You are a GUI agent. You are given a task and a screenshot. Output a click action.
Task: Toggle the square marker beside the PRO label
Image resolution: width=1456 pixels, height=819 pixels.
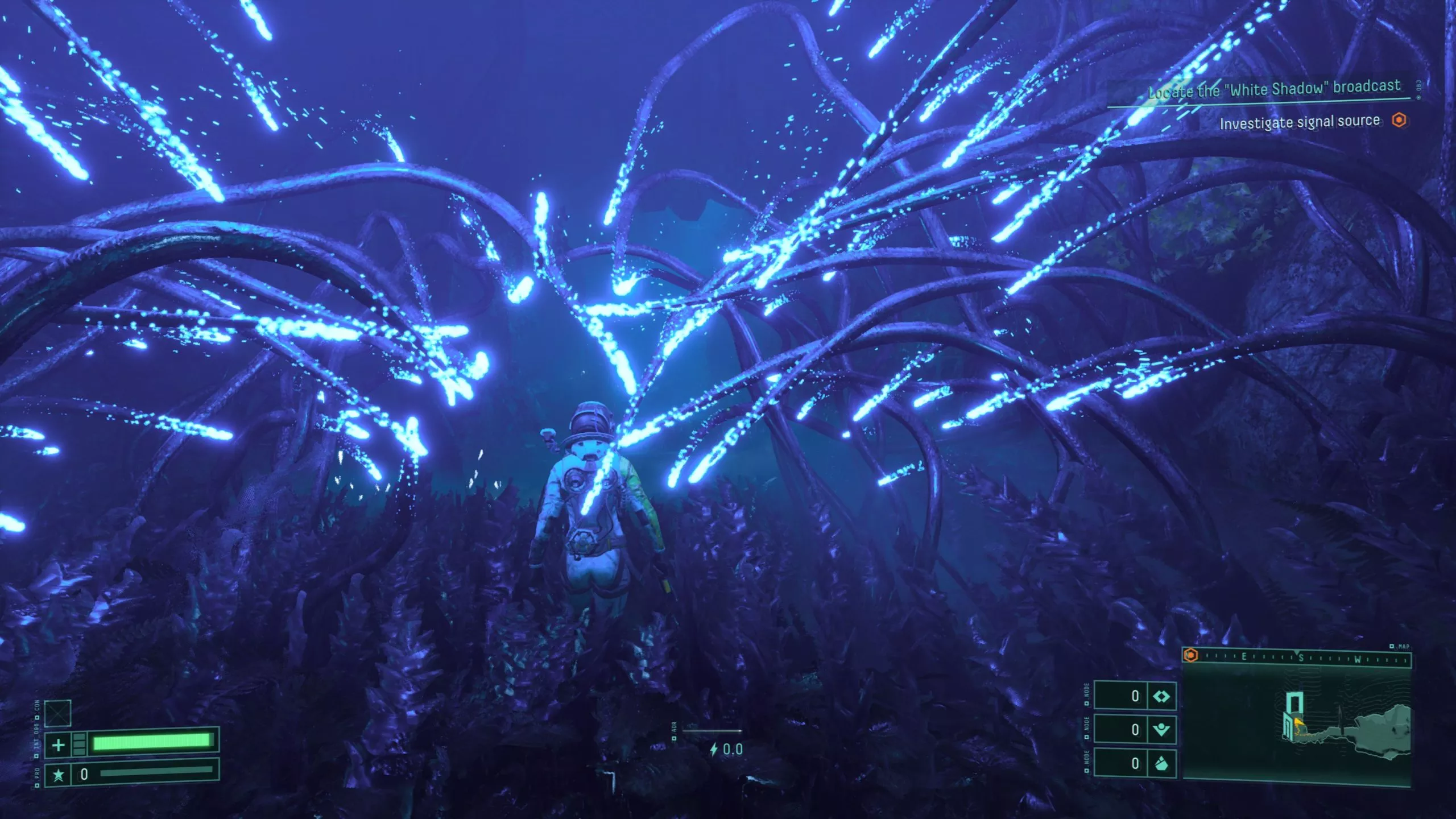point(36,783)
